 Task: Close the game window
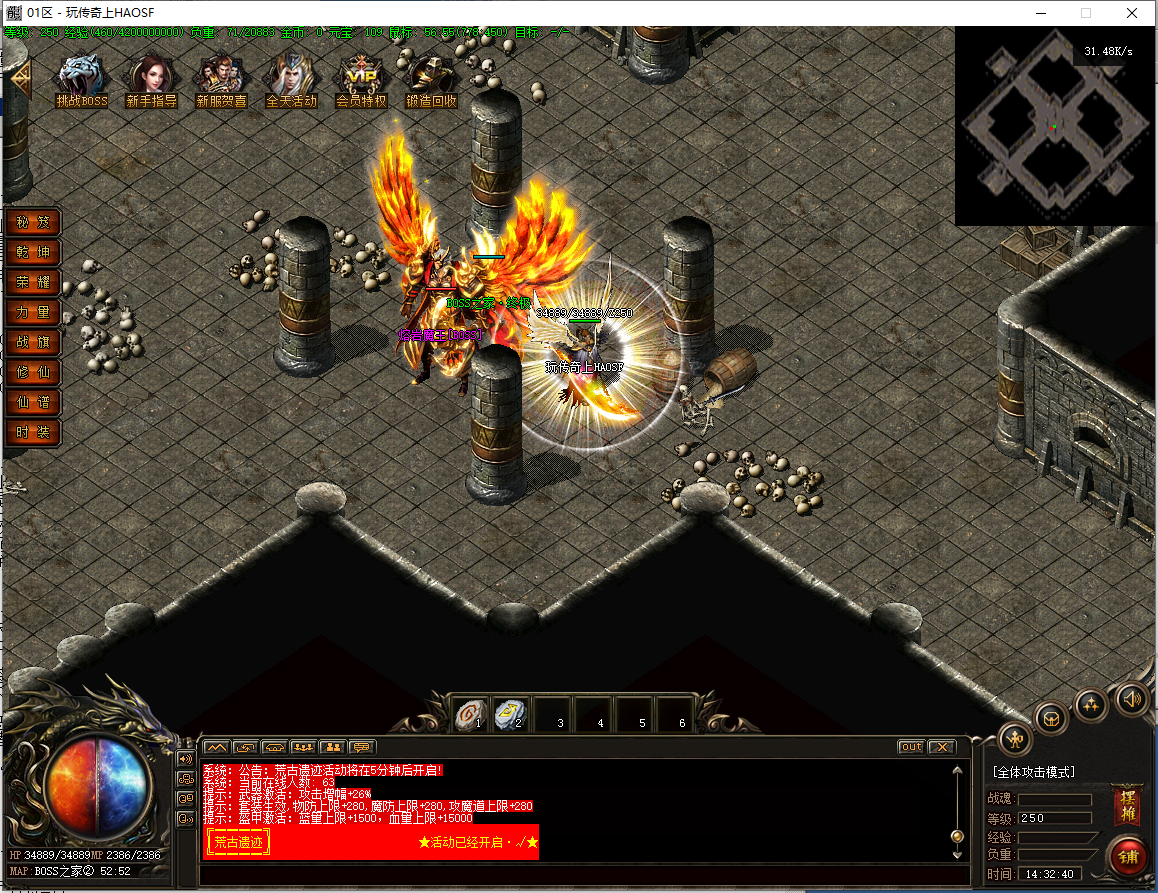pyautogui.click(x=1131, y=14)
